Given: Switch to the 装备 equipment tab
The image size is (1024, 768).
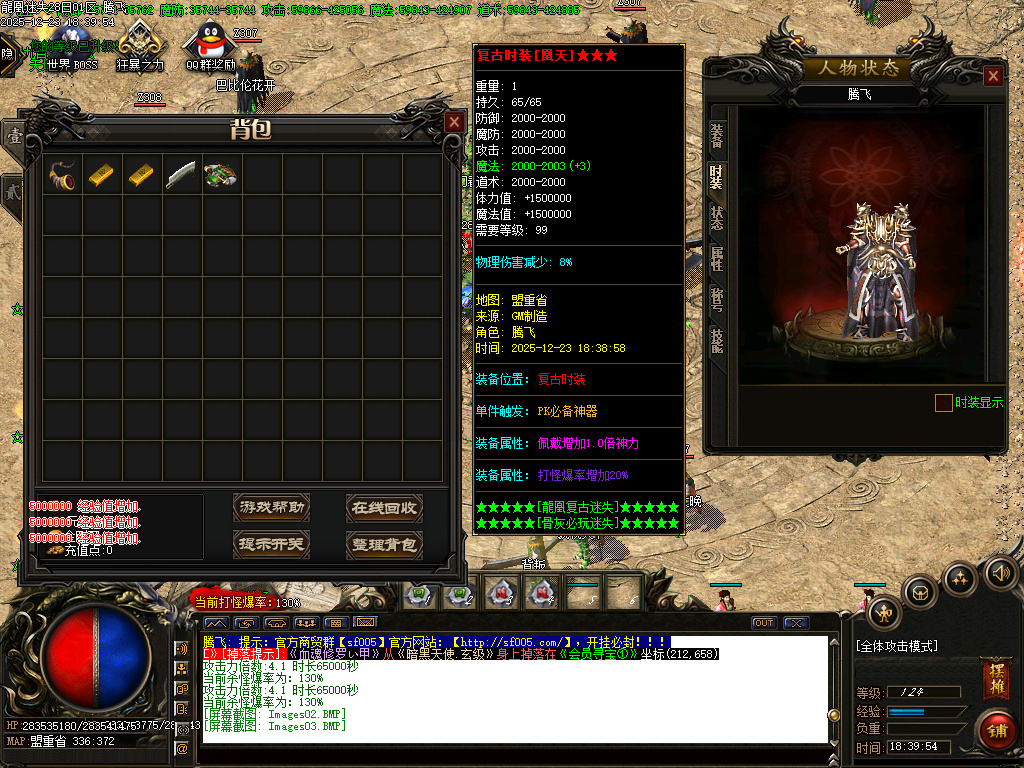Looking at the screenshot, I should click(717, 137).
